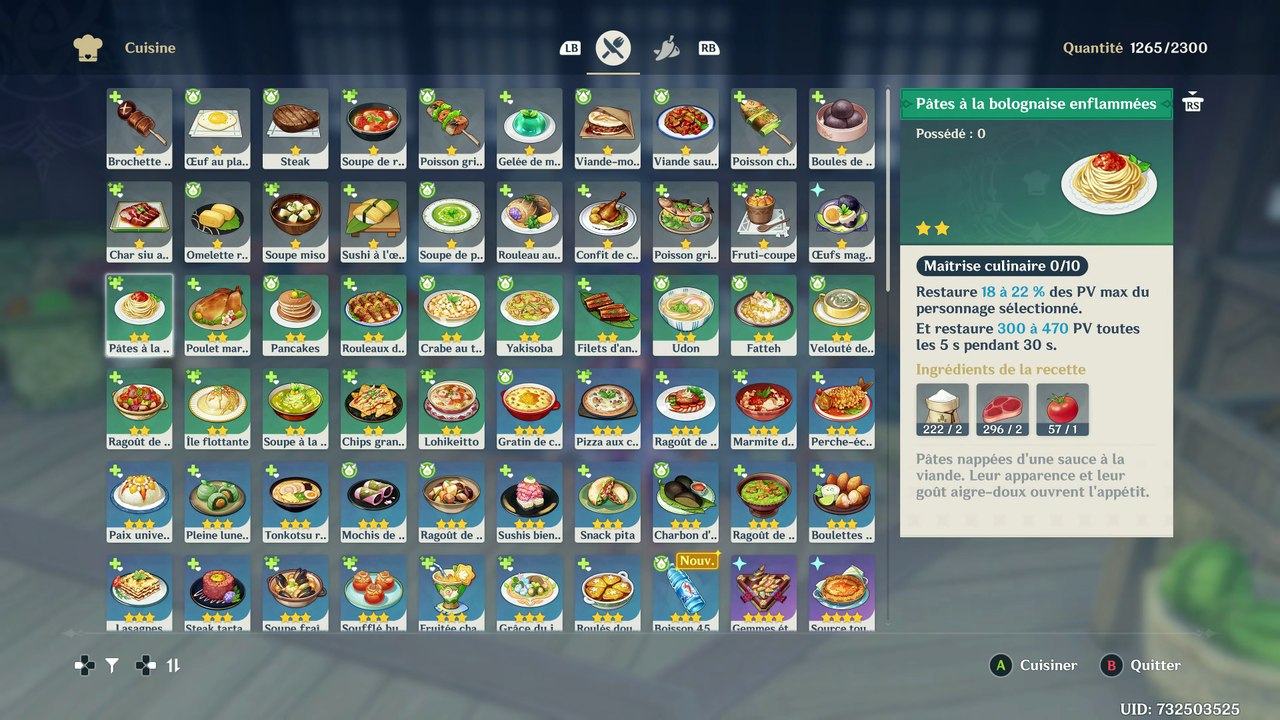Choose the Île flottante recipe
The image size is (1280, 720).
(x=217, y=408)
